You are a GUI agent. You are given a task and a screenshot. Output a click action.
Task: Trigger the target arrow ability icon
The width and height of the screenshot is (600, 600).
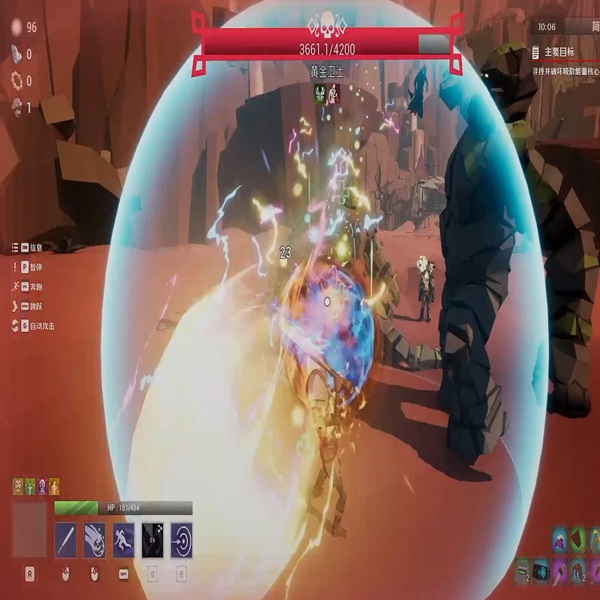(x=182, y=541)
